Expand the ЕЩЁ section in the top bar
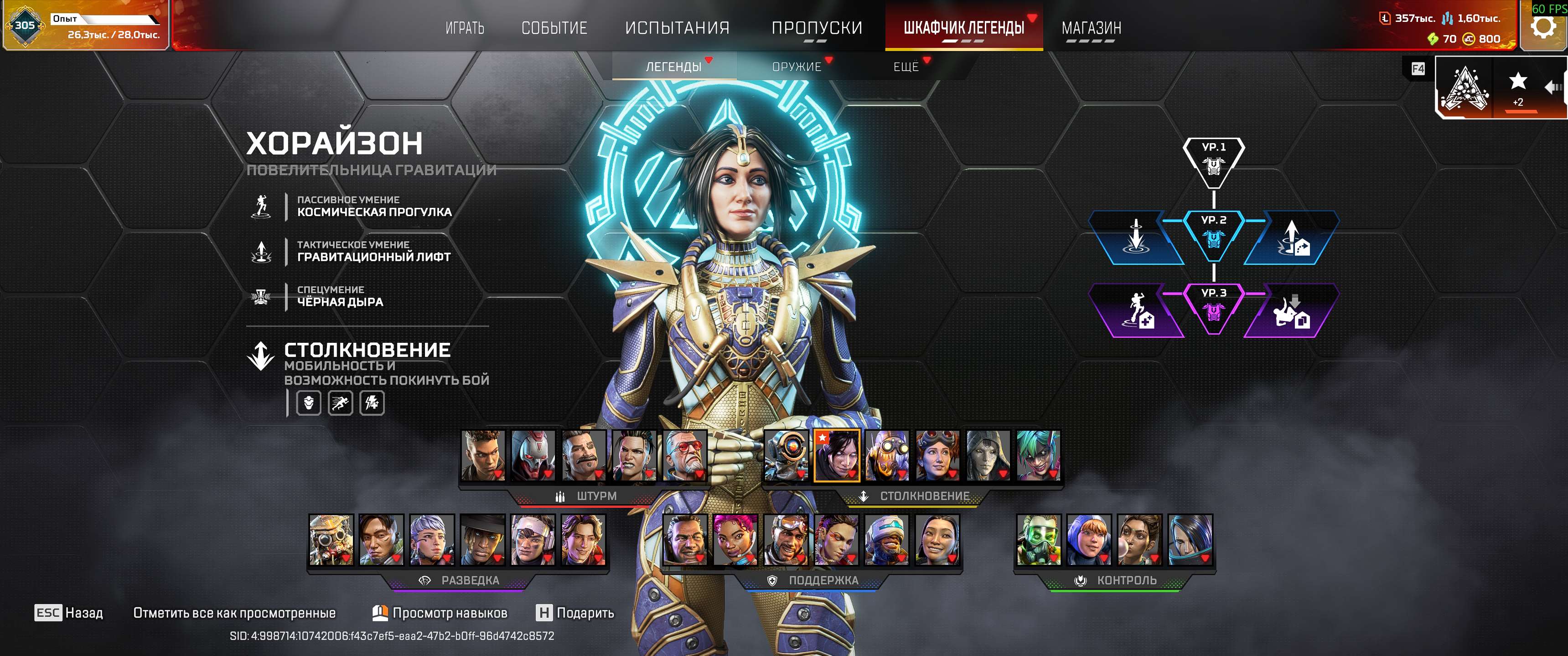Screen dimensions: 1568x656 pyautogui.click(x=906, y=67)
